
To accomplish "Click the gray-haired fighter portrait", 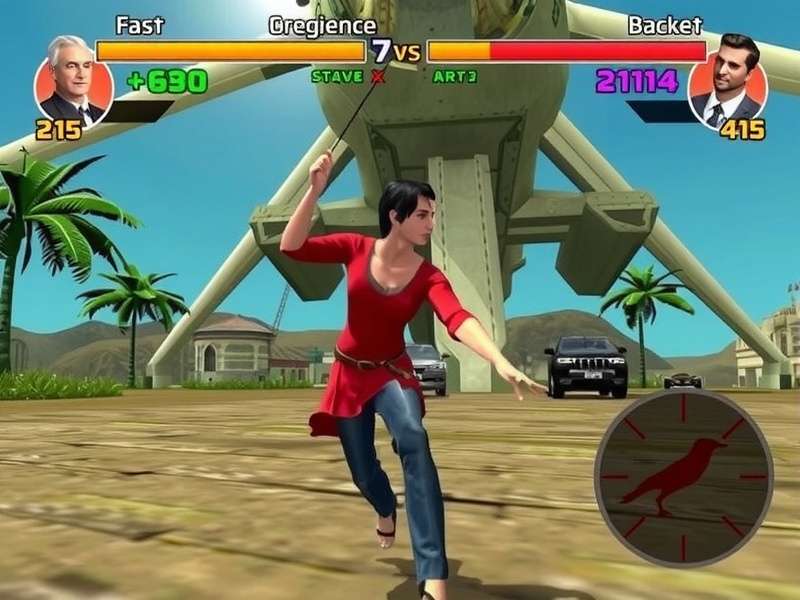I will (x=73, y=81).
